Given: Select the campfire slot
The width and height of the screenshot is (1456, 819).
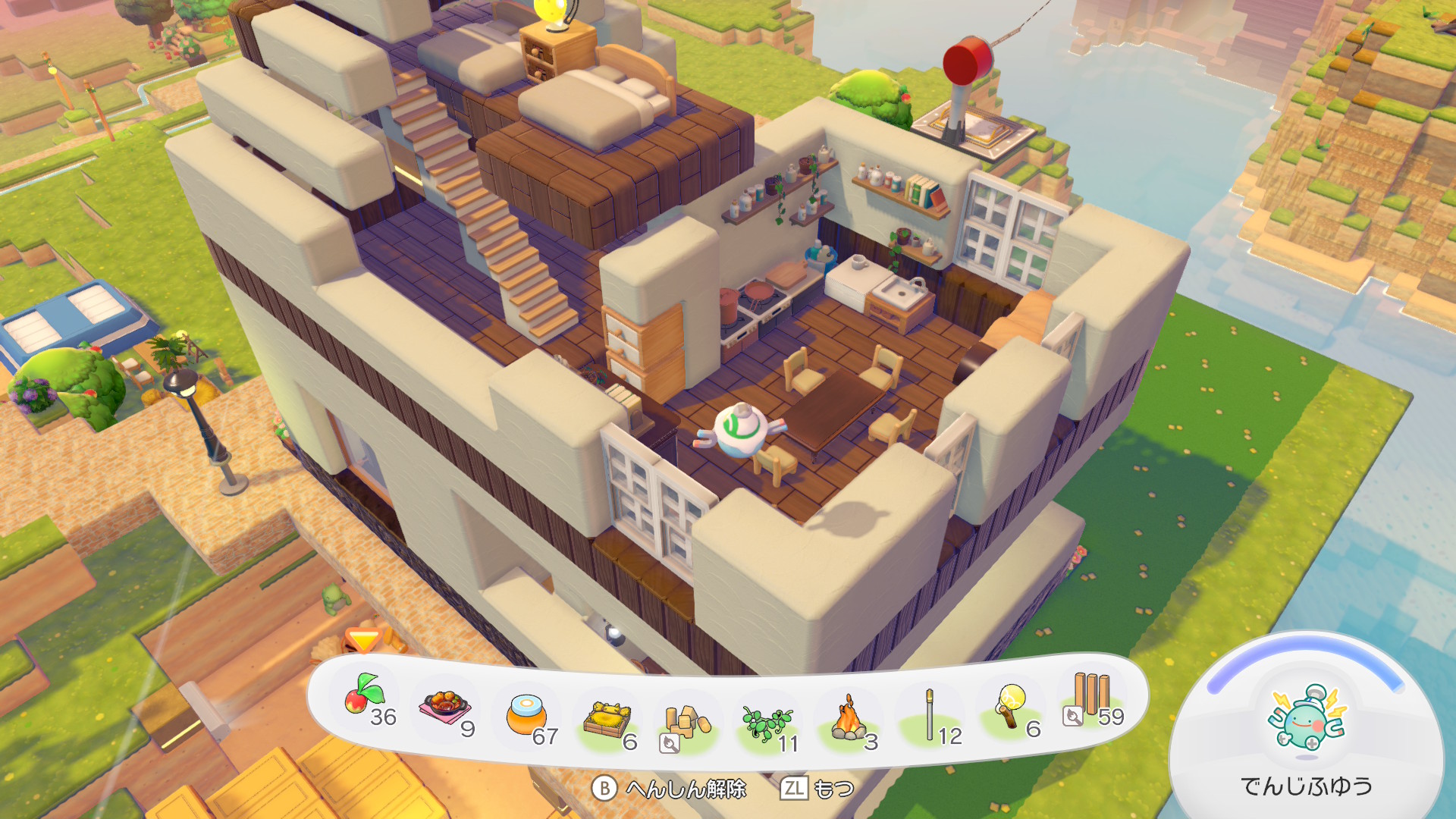Looking at the screenshot, I should click(x=849, y=720).
